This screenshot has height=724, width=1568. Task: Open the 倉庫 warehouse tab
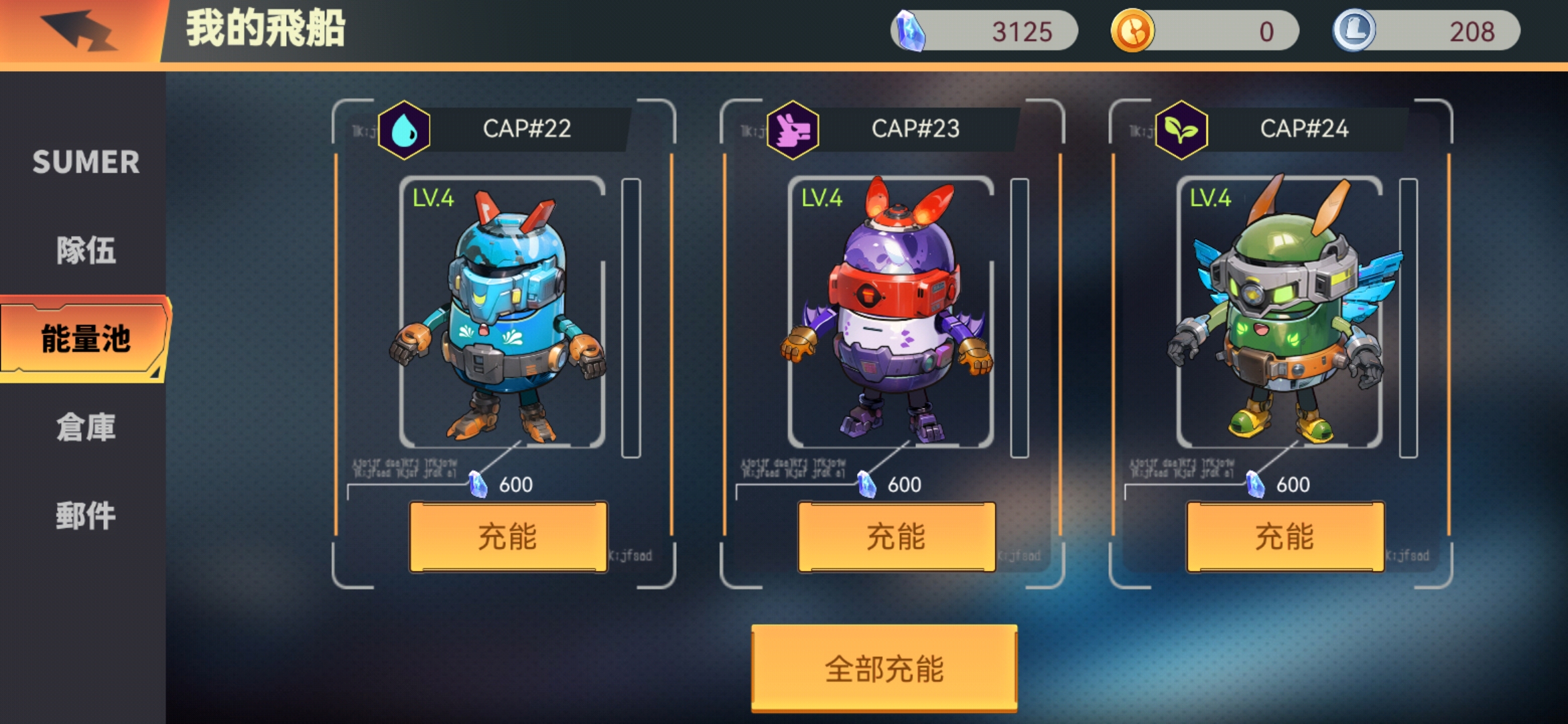pos(86,427)
